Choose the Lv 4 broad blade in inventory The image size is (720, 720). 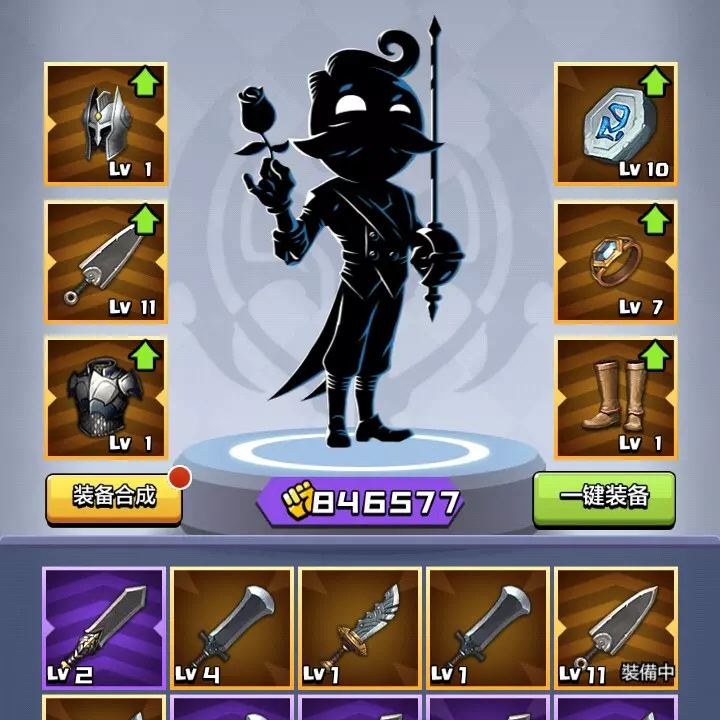click(x=232, y=628)
